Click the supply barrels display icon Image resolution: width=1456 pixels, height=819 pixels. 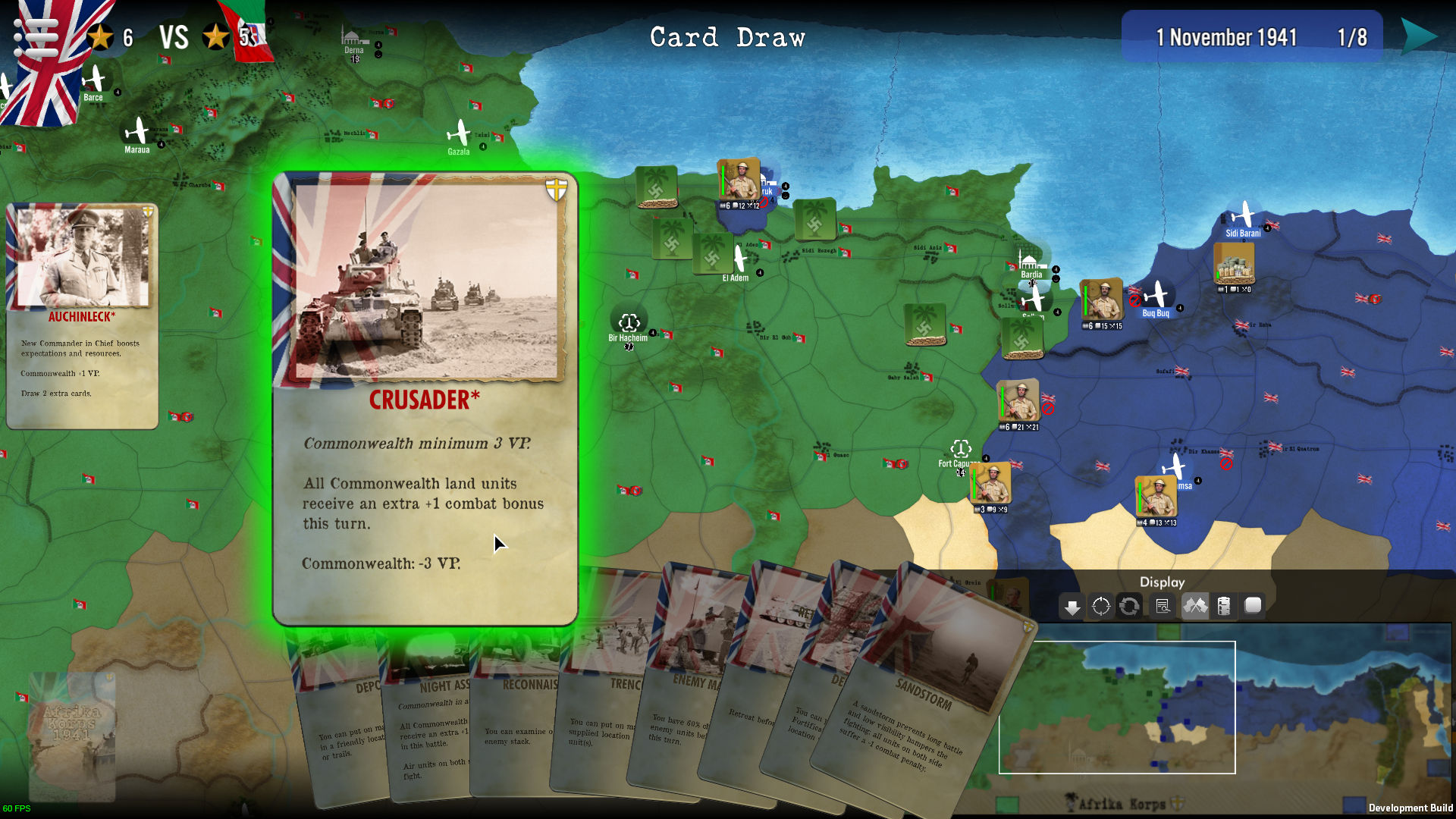click(1224, 605)
